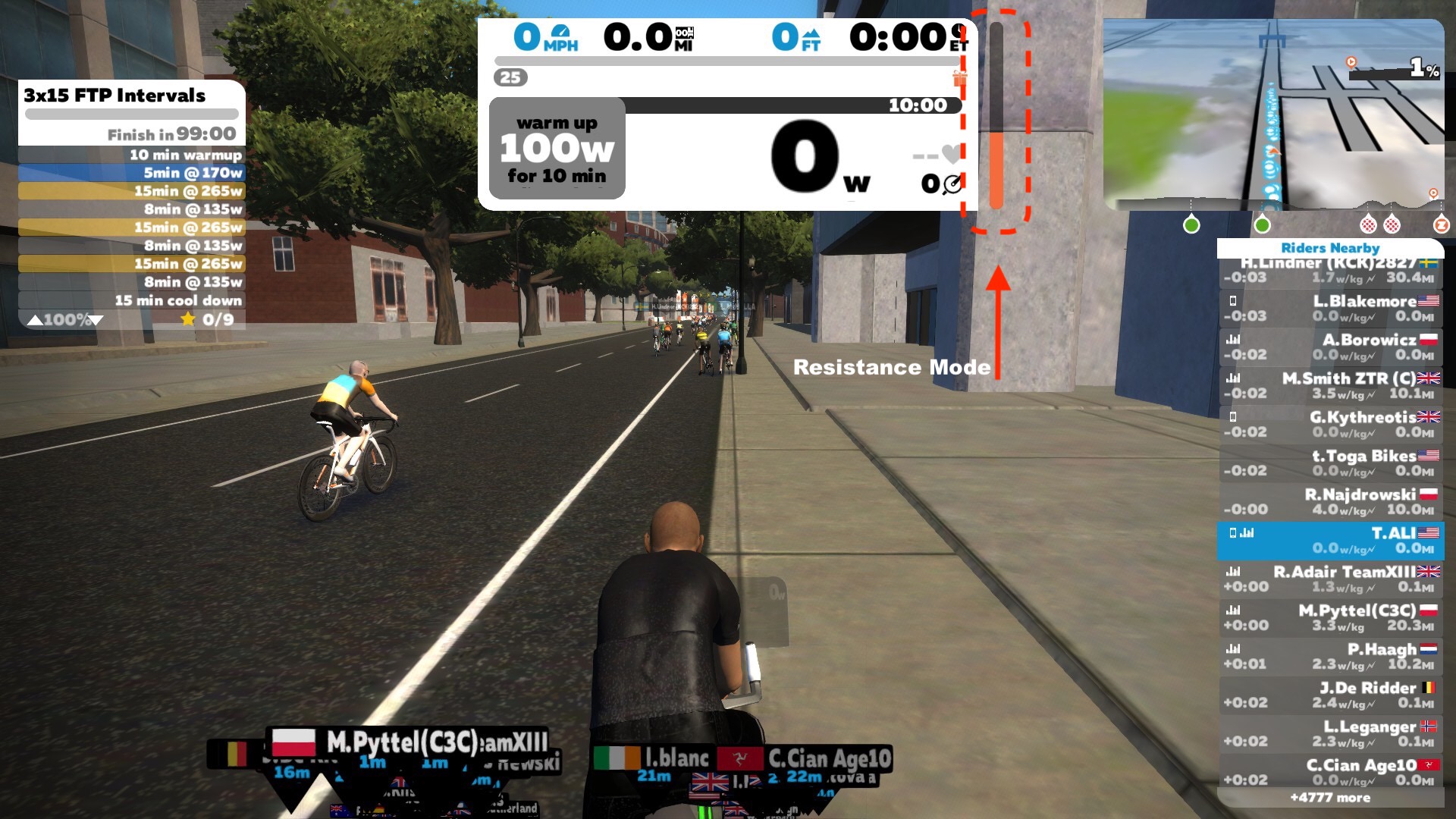This screenshot has height=819, width=1456.
Task: Click the gray heart rate icon in the HUD
Action: tap(949, 153)
